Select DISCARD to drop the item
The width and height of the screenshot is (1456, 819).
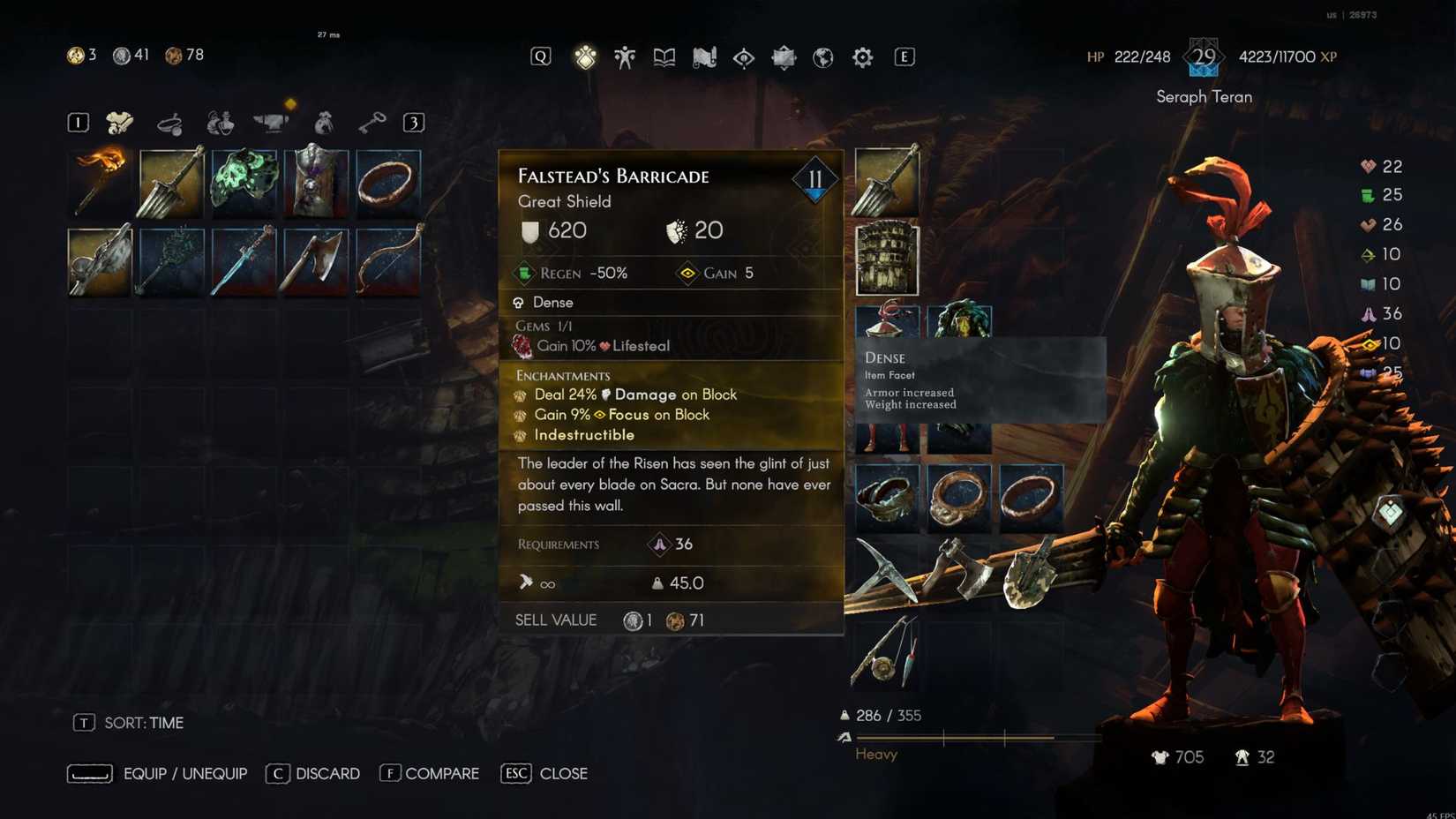click(327, 773)
